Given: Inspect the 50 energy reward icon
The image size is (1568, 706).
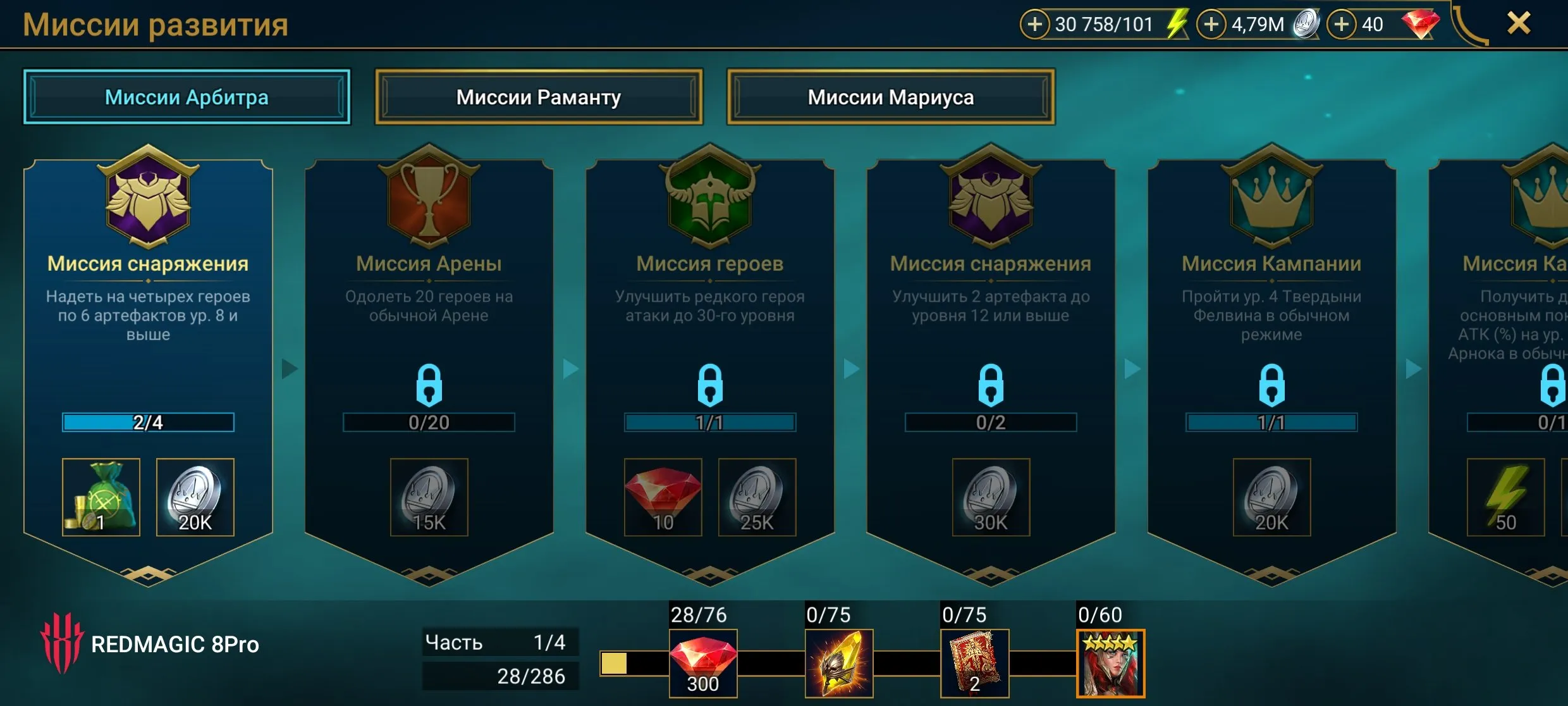Looking at the screenshot, I should coord(1505,497).
